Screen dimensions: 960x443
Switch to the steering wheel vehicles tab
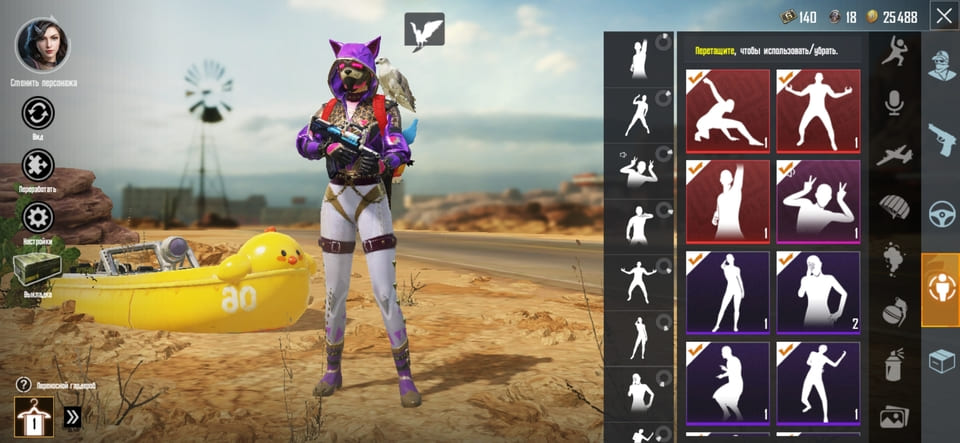pos(940,213)
